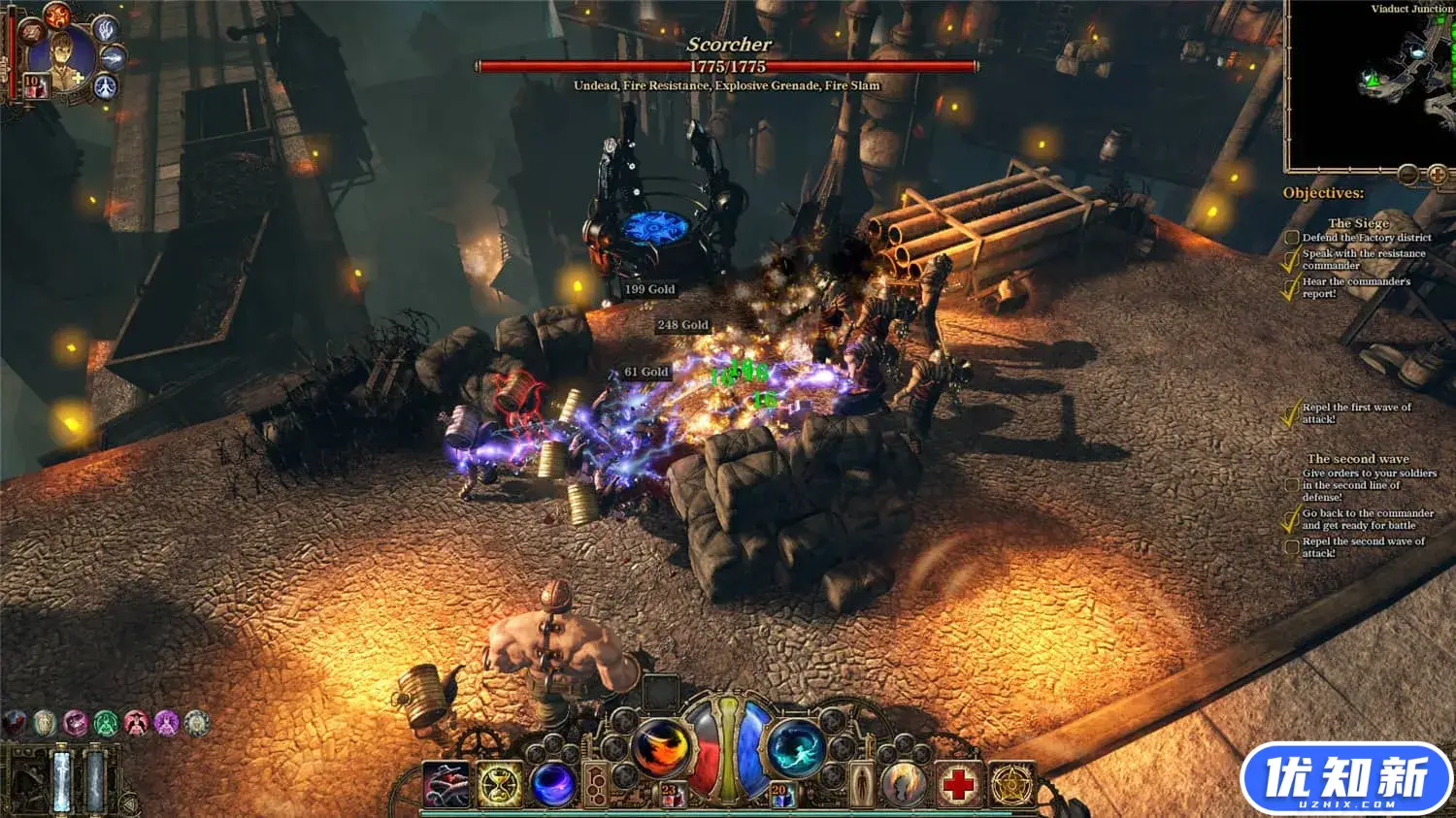Select the fiery silhouette aura skill

coord(904,784)
